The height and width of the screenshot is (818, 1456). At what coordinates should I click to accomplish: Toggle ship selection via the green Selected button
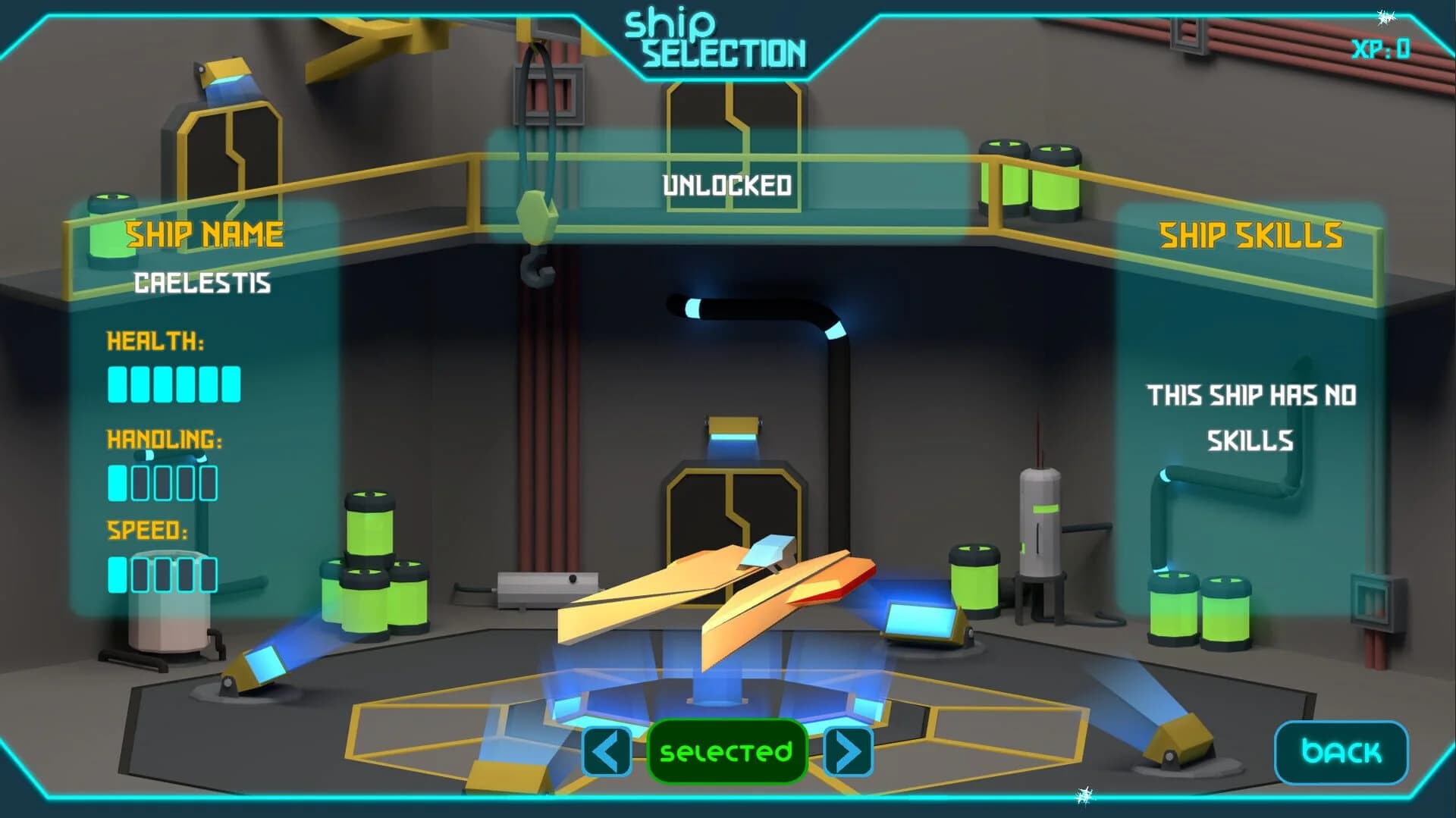tap(726, 751)
